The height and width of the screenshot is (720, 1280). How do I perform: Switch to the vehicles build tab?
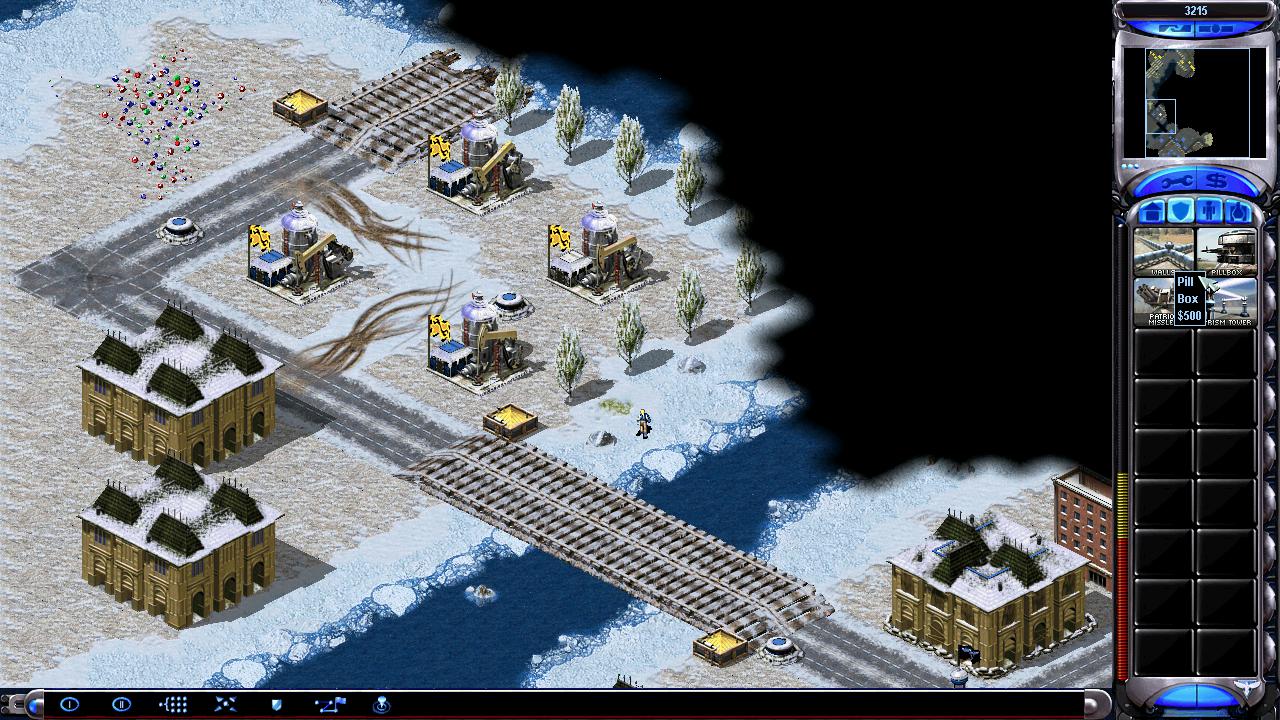(x=1237, y=211)
